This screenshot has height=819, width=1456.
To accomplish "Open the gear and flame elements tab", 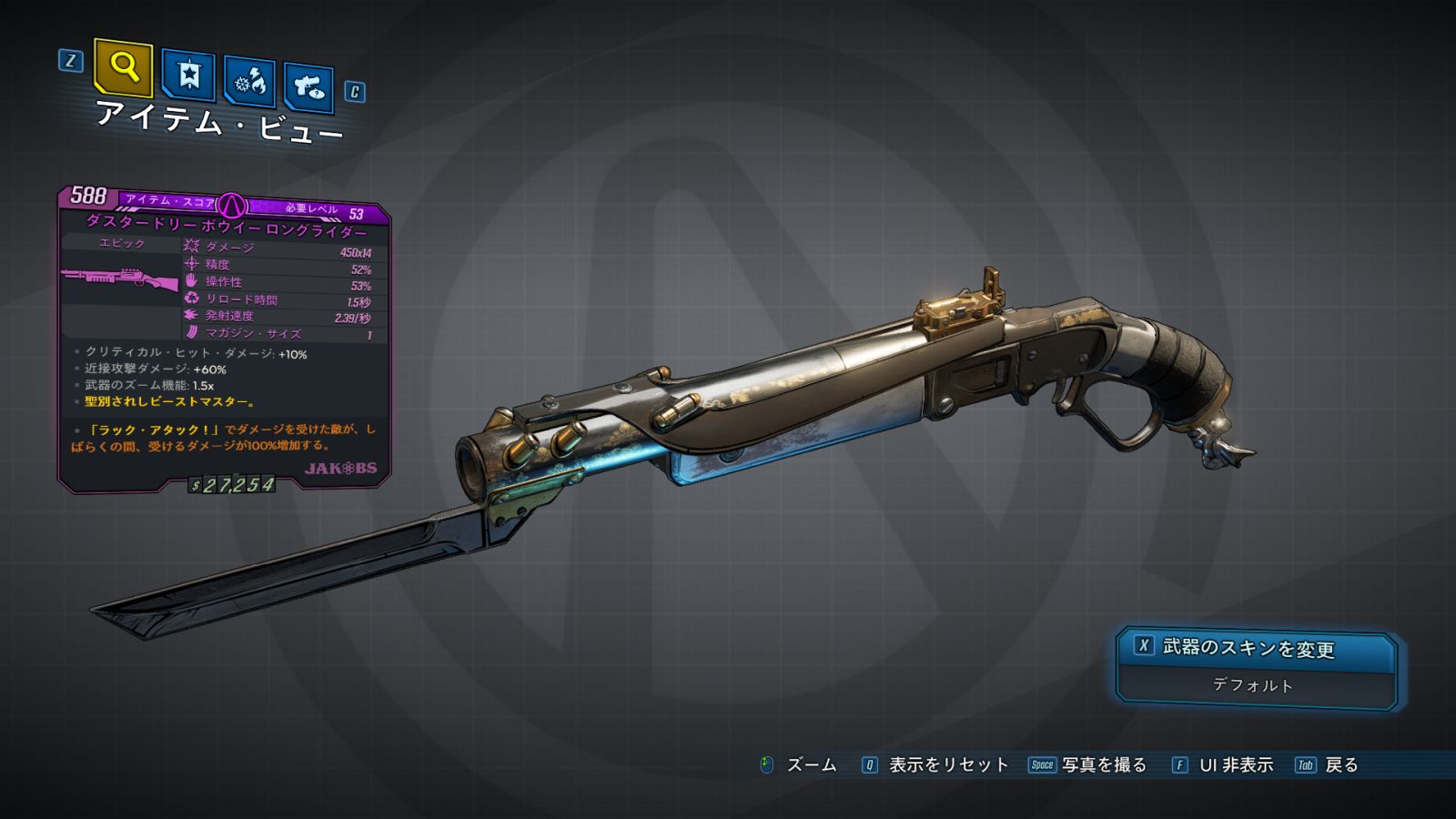I will 249,82.
